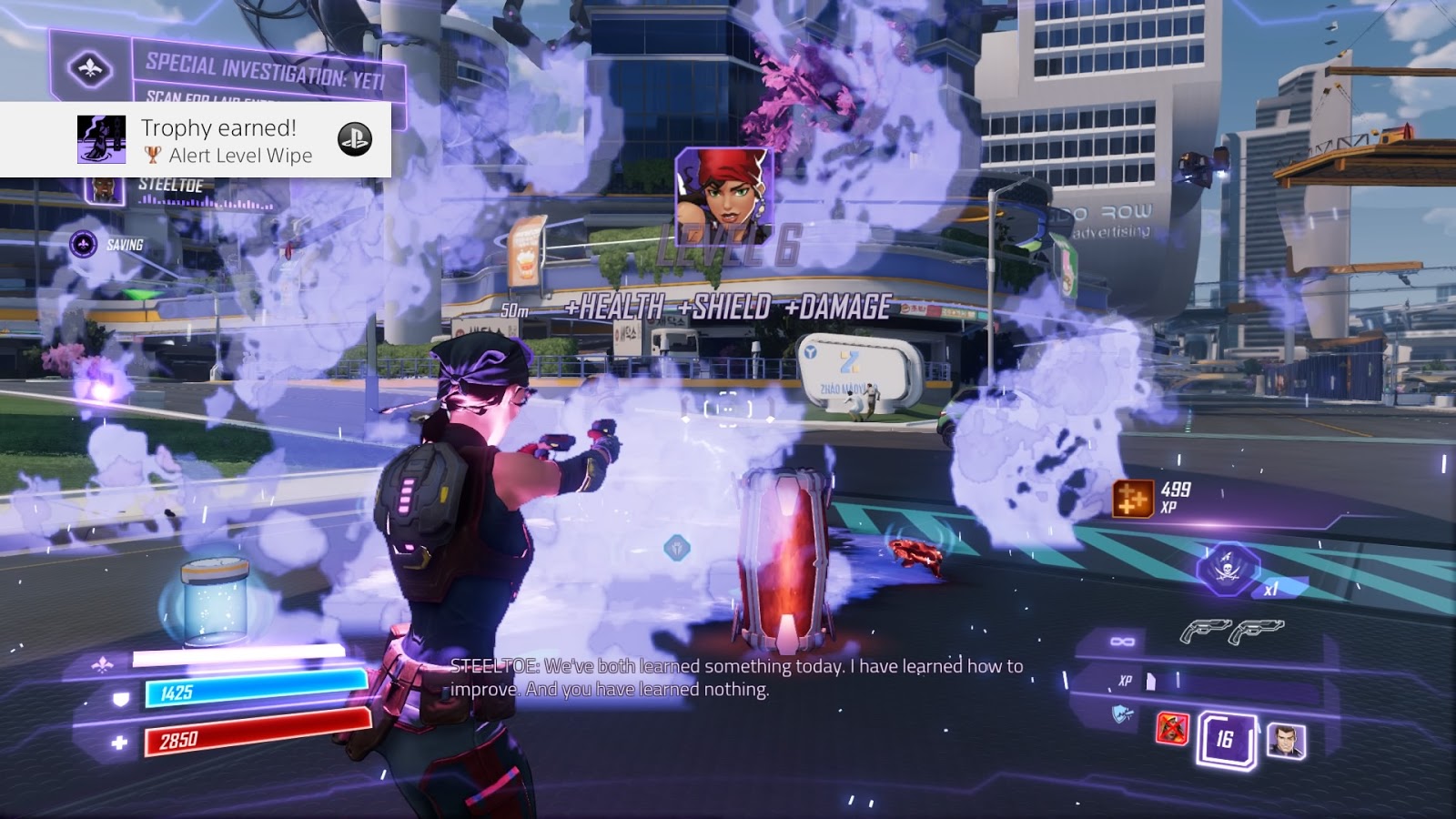Select the orange XP bonus icon

pos(1132,499)
